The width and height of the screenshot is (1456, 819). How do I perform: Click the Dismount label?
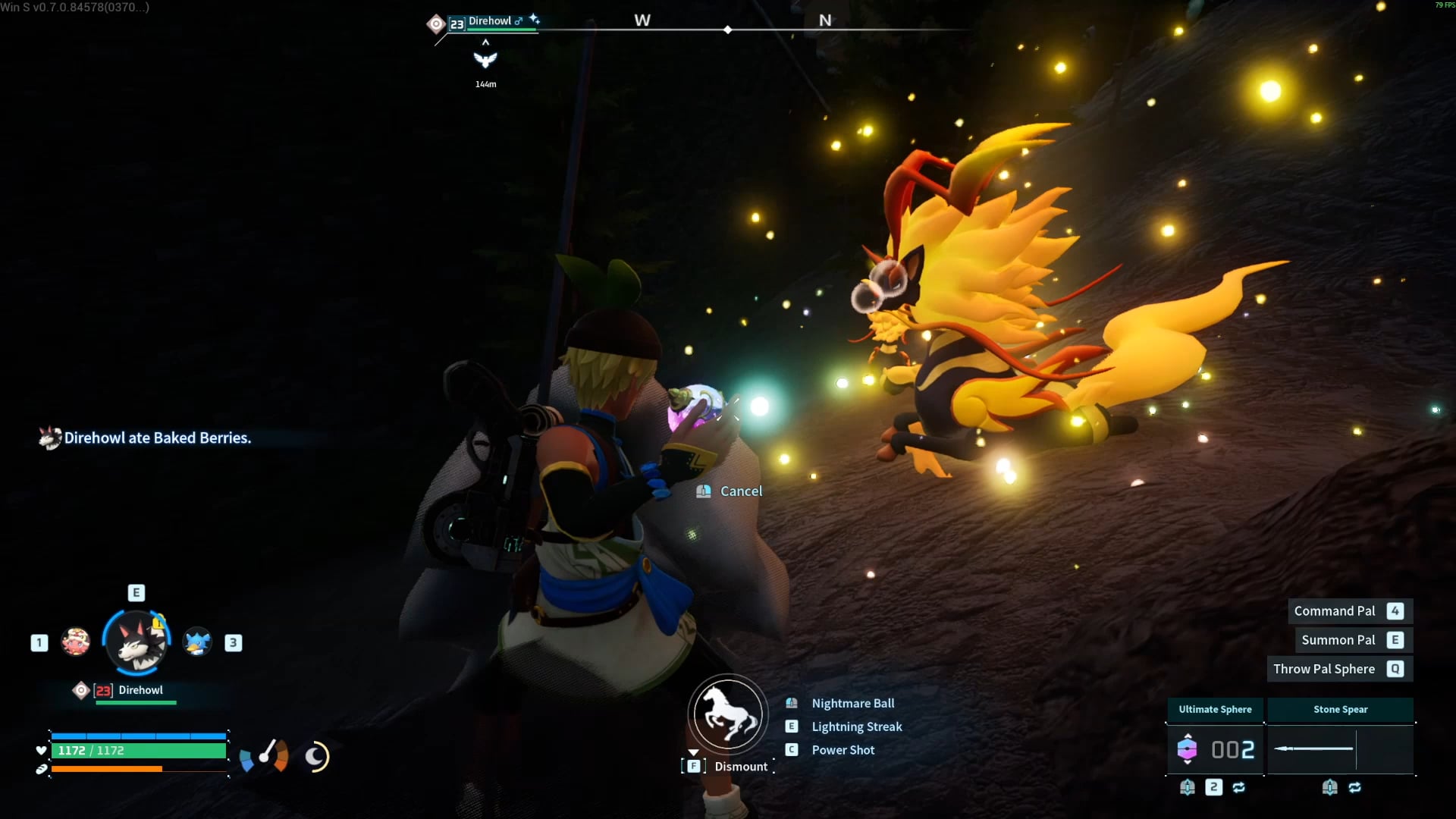[740, 767]
